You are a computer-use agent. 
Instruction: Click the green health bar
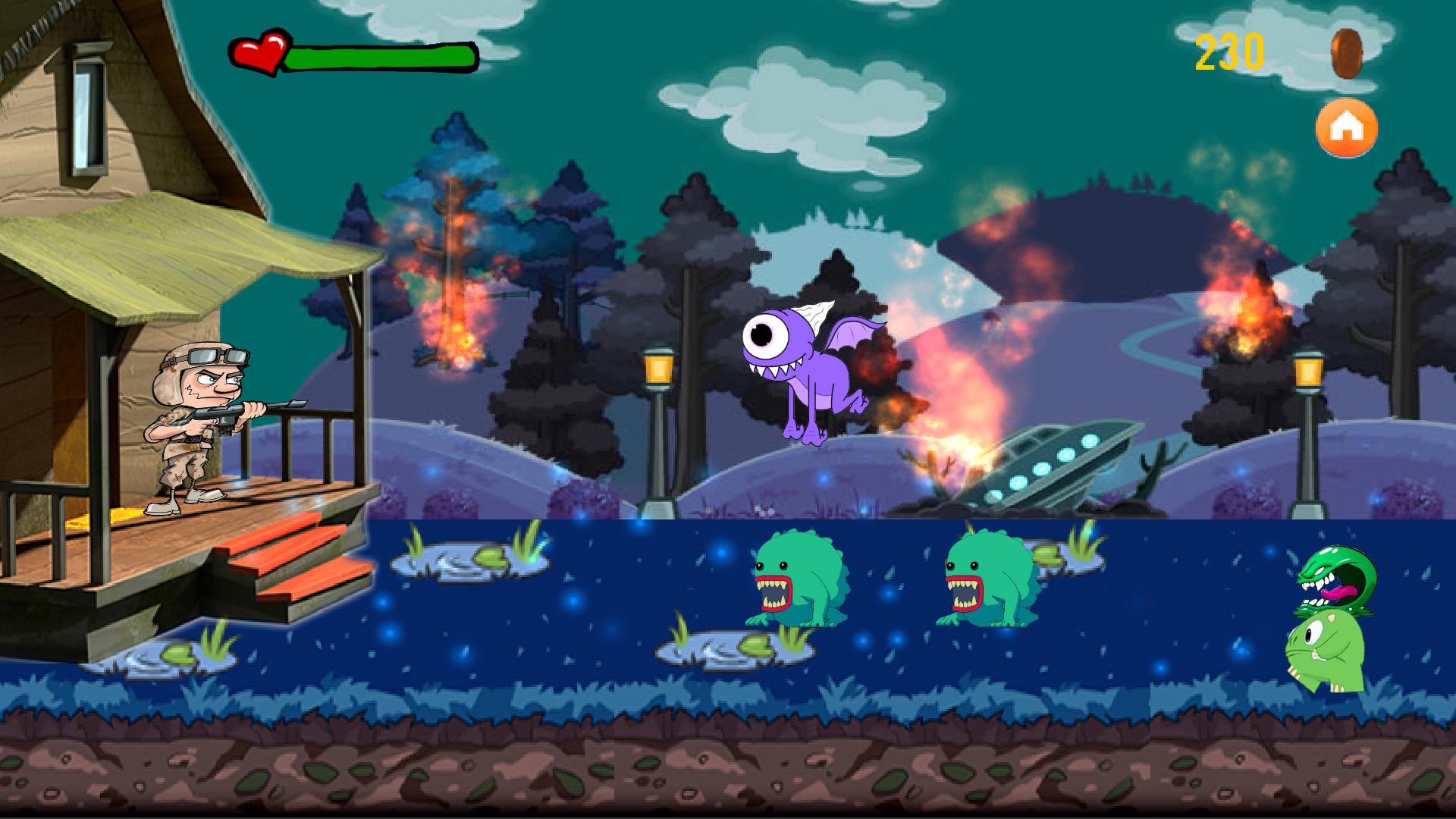tap(383, 55)
